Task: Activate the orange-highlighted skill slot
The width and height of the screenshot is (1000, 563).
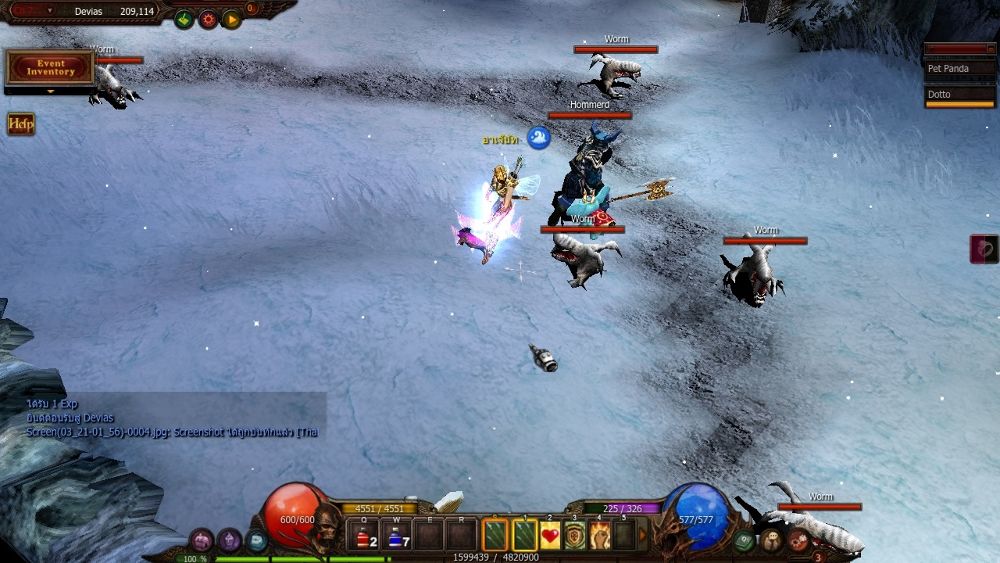Action: [496, 535]
